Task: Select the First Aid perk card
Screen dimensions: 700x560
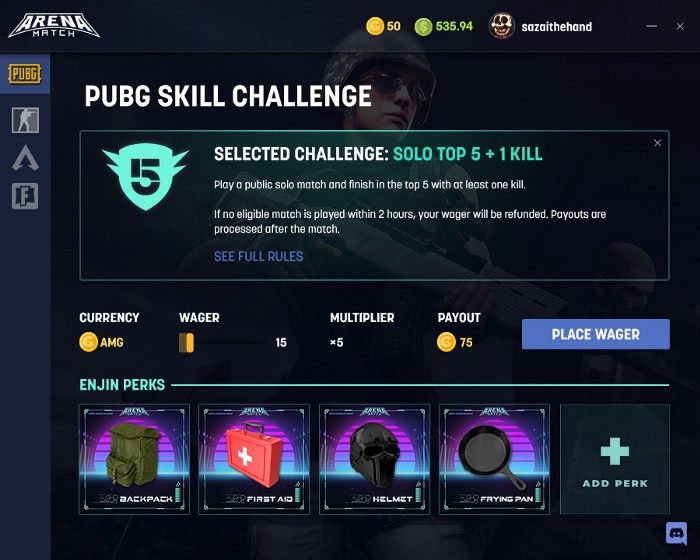Action: coord(254,459)
